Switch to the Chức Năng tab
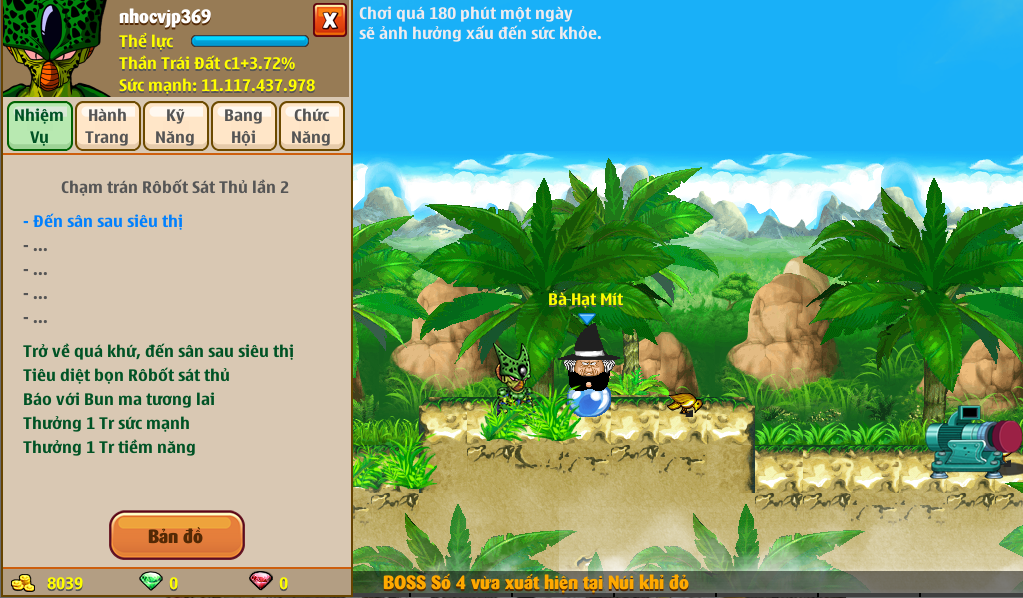This screenshot has width=1023, height=598. (x=311, y=126)
